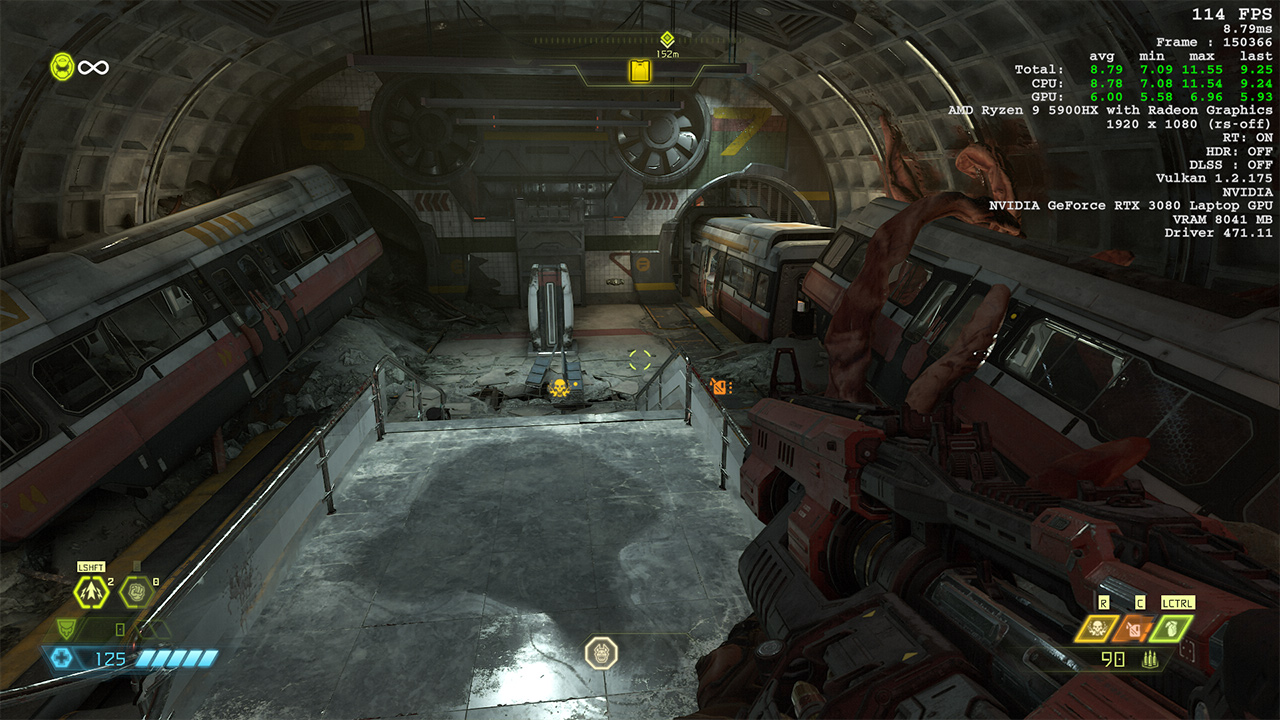Click the yellow fuel canister icon at top
This screenshot has height=720, width=1280.
coord(640,70)
